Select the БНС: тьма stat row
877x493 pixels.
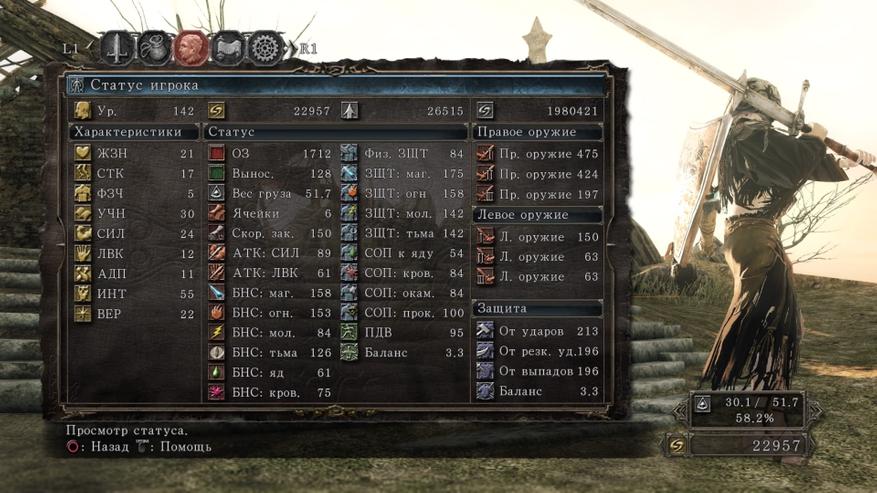coord(270,352)
